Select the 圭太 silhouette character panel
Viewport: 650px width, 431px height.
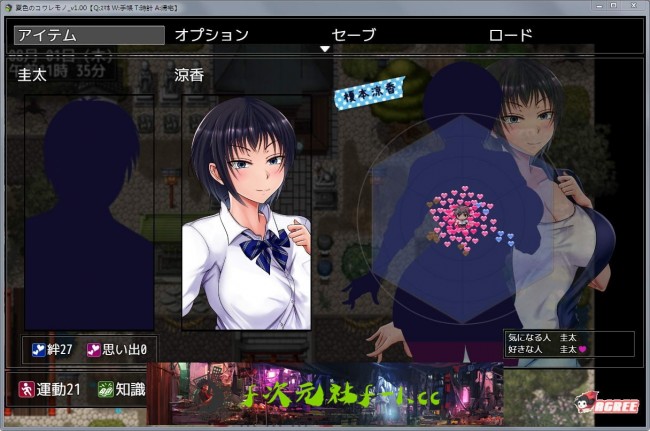[x=89, y=212]
